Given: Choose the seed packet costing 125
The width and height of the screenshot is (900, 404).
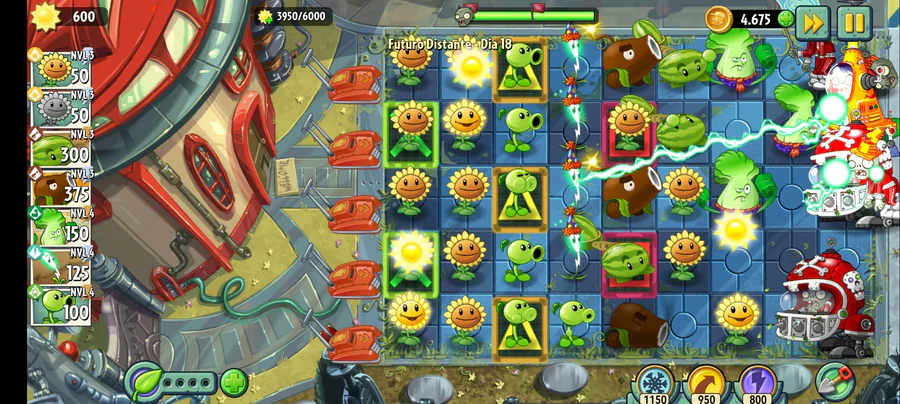Looking at the screenshot, I should point(62,266).
